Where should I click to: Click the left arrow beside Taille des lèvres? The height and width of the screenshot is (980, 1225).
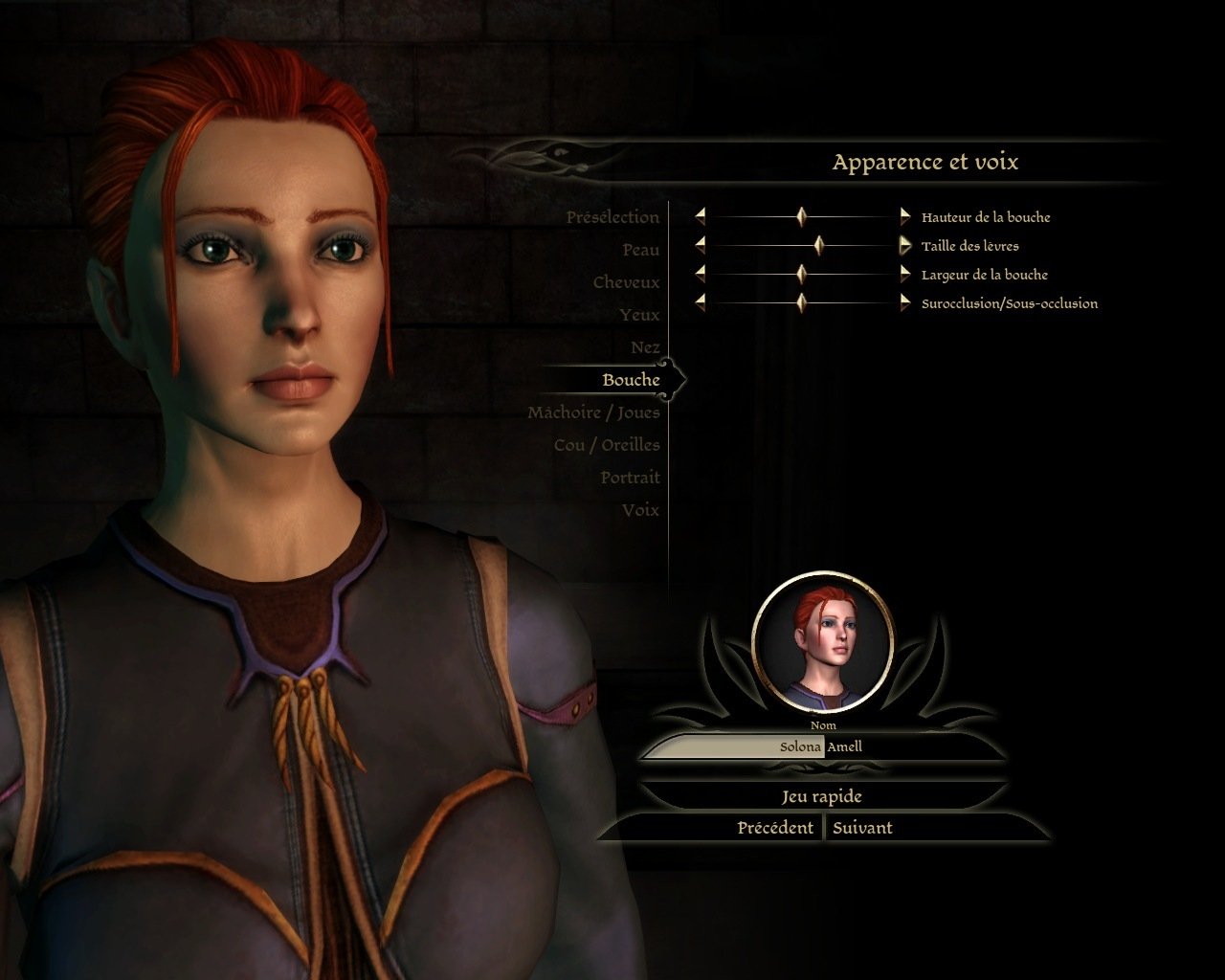coord(700,245)
